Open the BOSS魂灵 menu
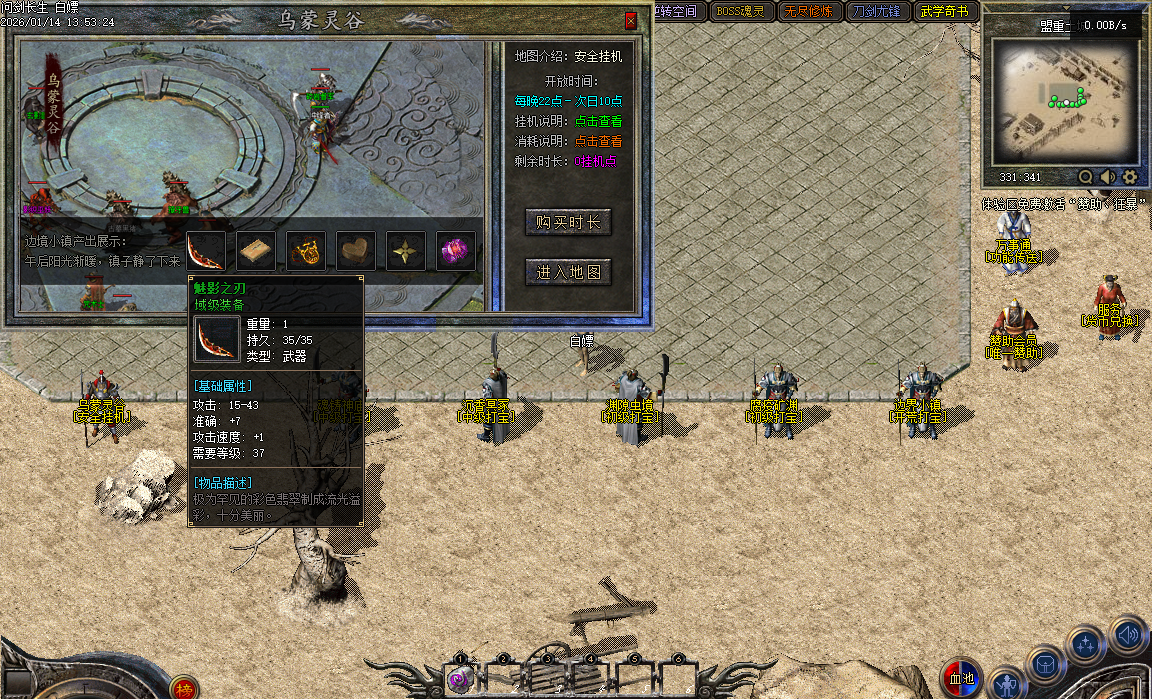 point(739,12)
